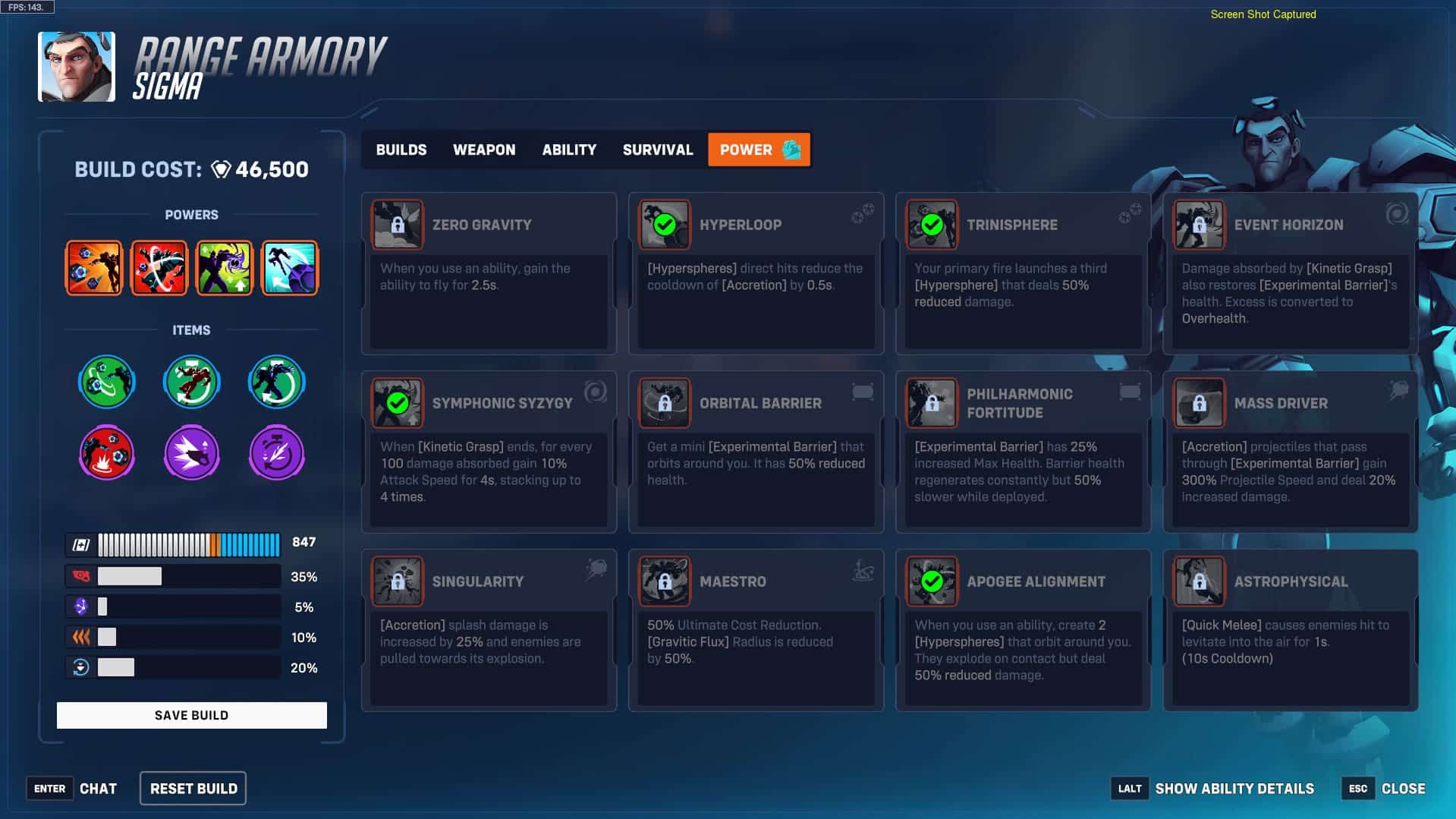Screen dimensions: 1456x819
Task: Click the red explosive item icon in Items
Action: click(106, 453)
